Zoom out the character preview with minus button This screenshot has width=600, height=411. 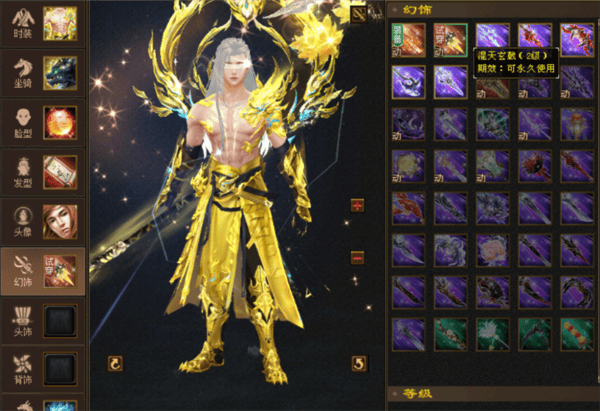tap(357, 257)
